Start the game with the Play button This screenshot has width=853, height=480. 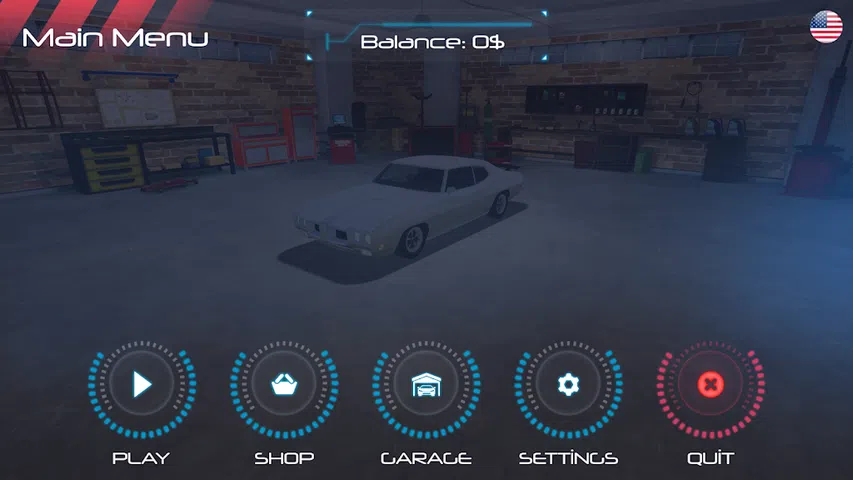click(x=142, y=385)
